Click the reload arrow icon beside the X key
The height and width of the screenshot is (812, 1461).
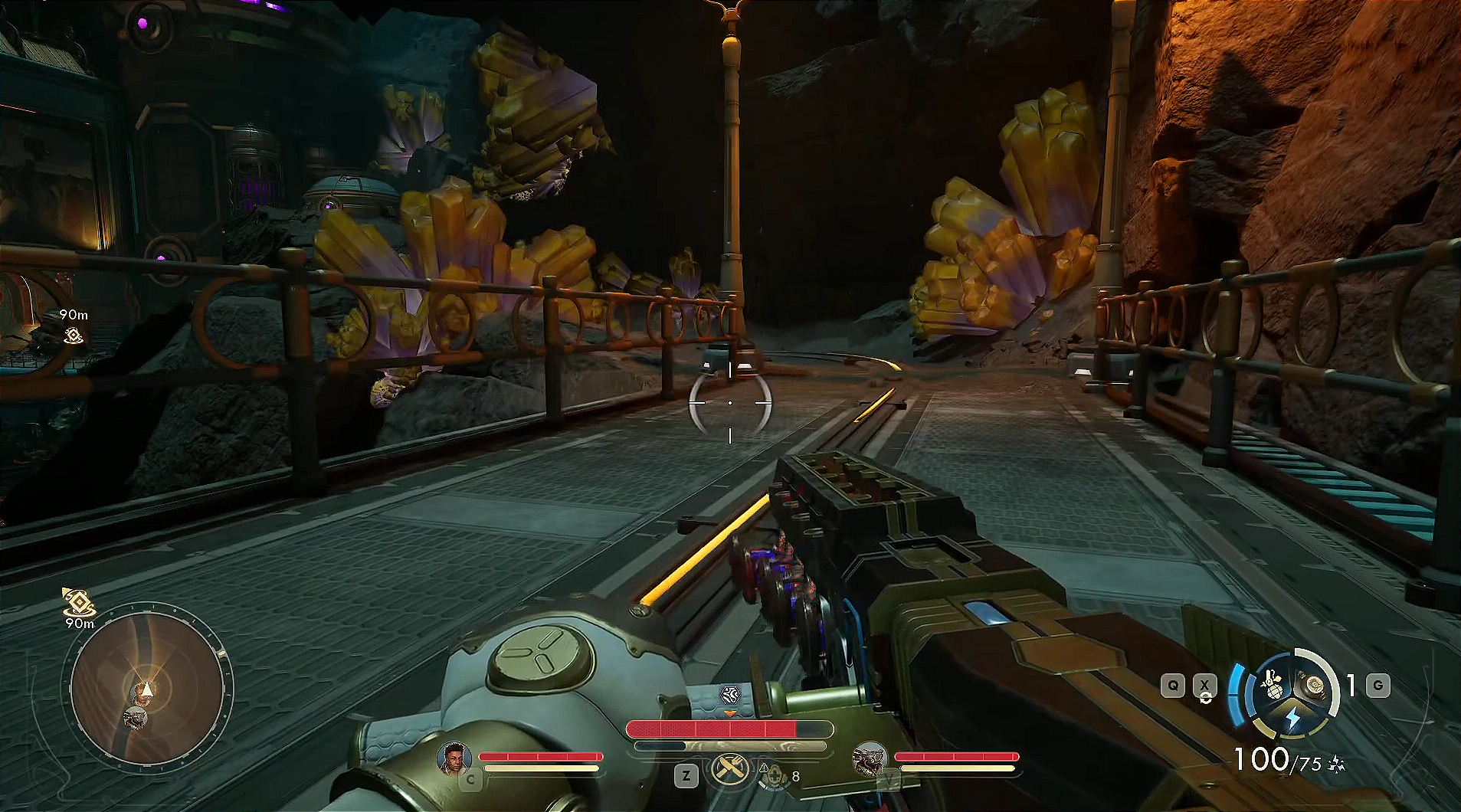pos(1205,698)
